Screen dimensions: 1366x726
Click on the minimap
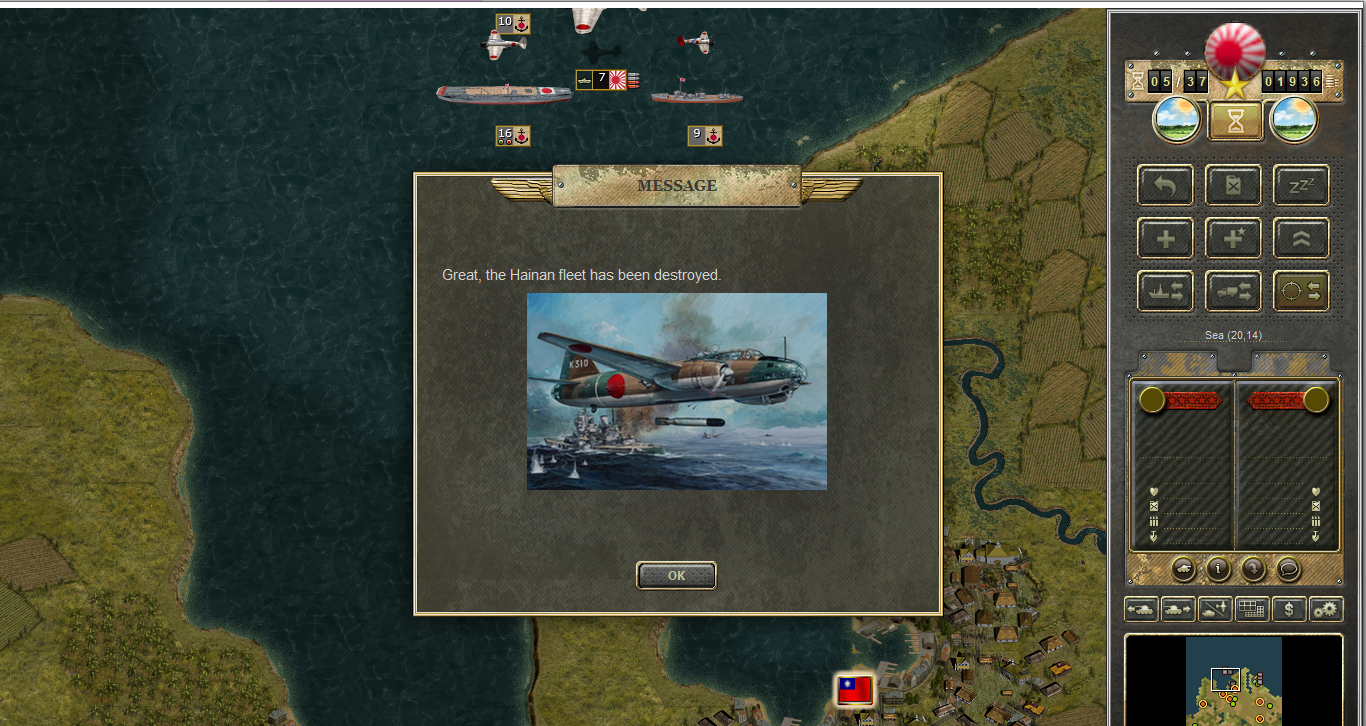(1233, 681)
